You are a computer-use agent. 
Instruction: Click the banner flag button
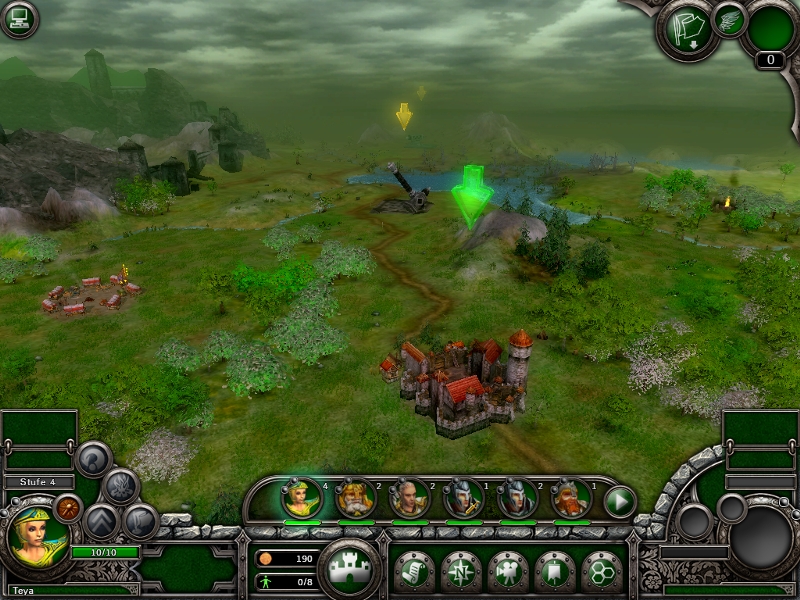coord(554,571)
